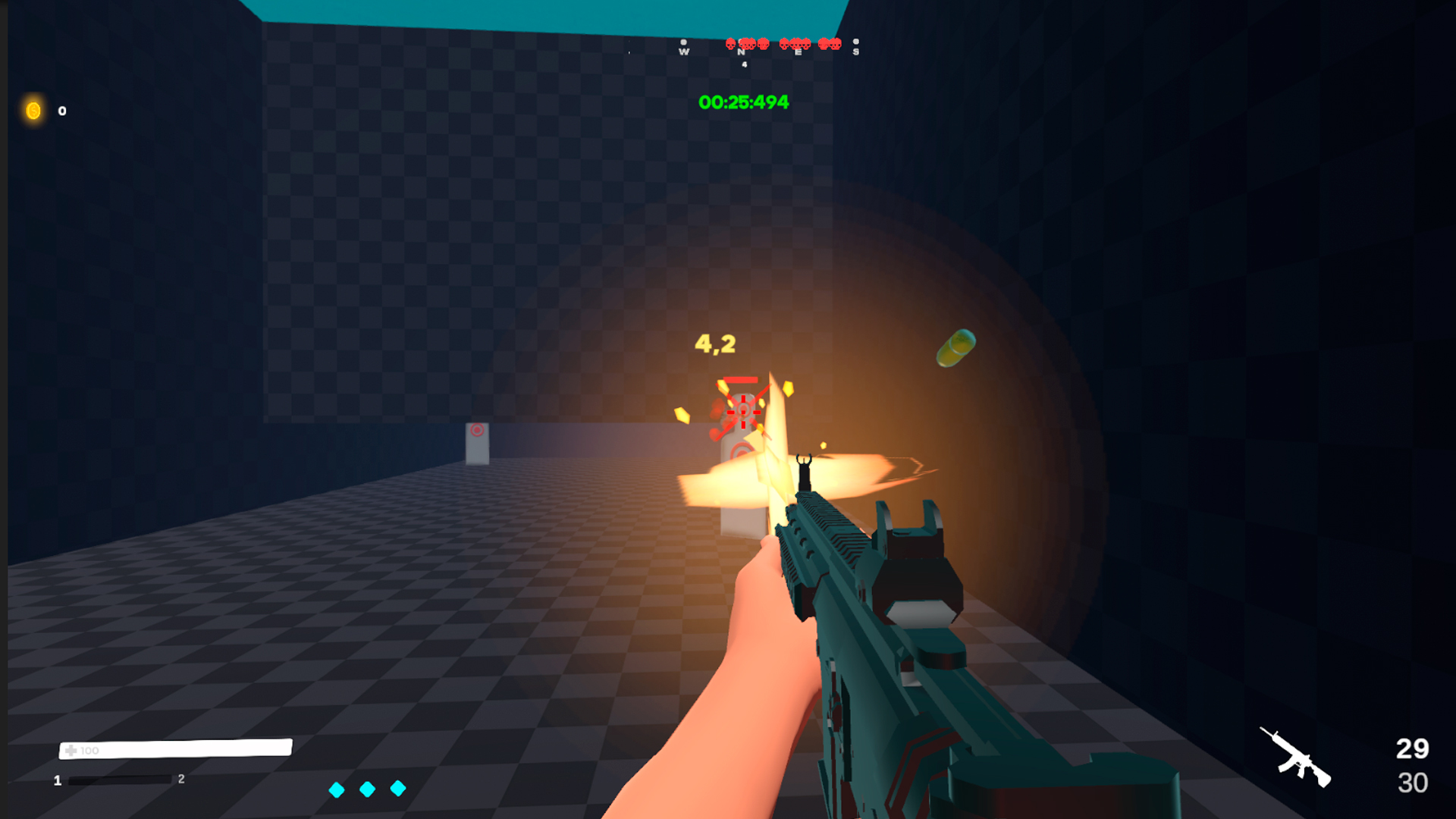Click the N compass marker
This screenshot has height=819, width=1456.
[x=741, y=52]
